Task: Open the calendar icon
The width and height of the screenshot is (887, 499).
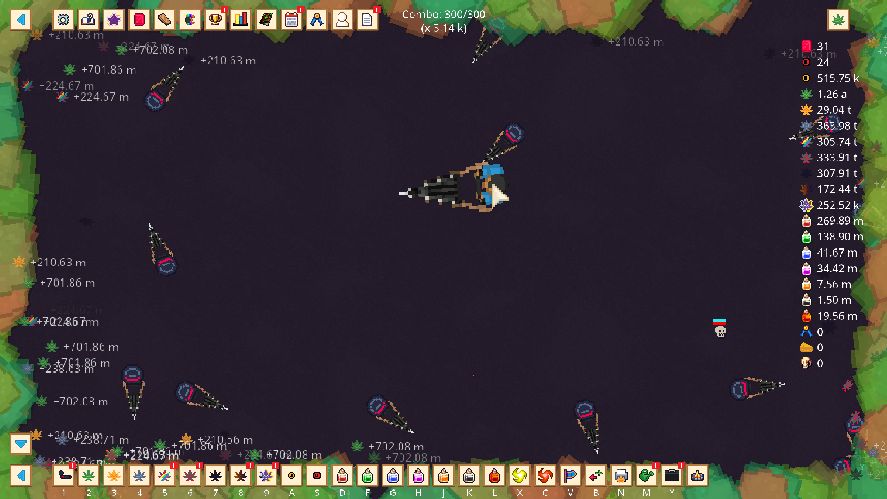Action: [x=292, y=19]
